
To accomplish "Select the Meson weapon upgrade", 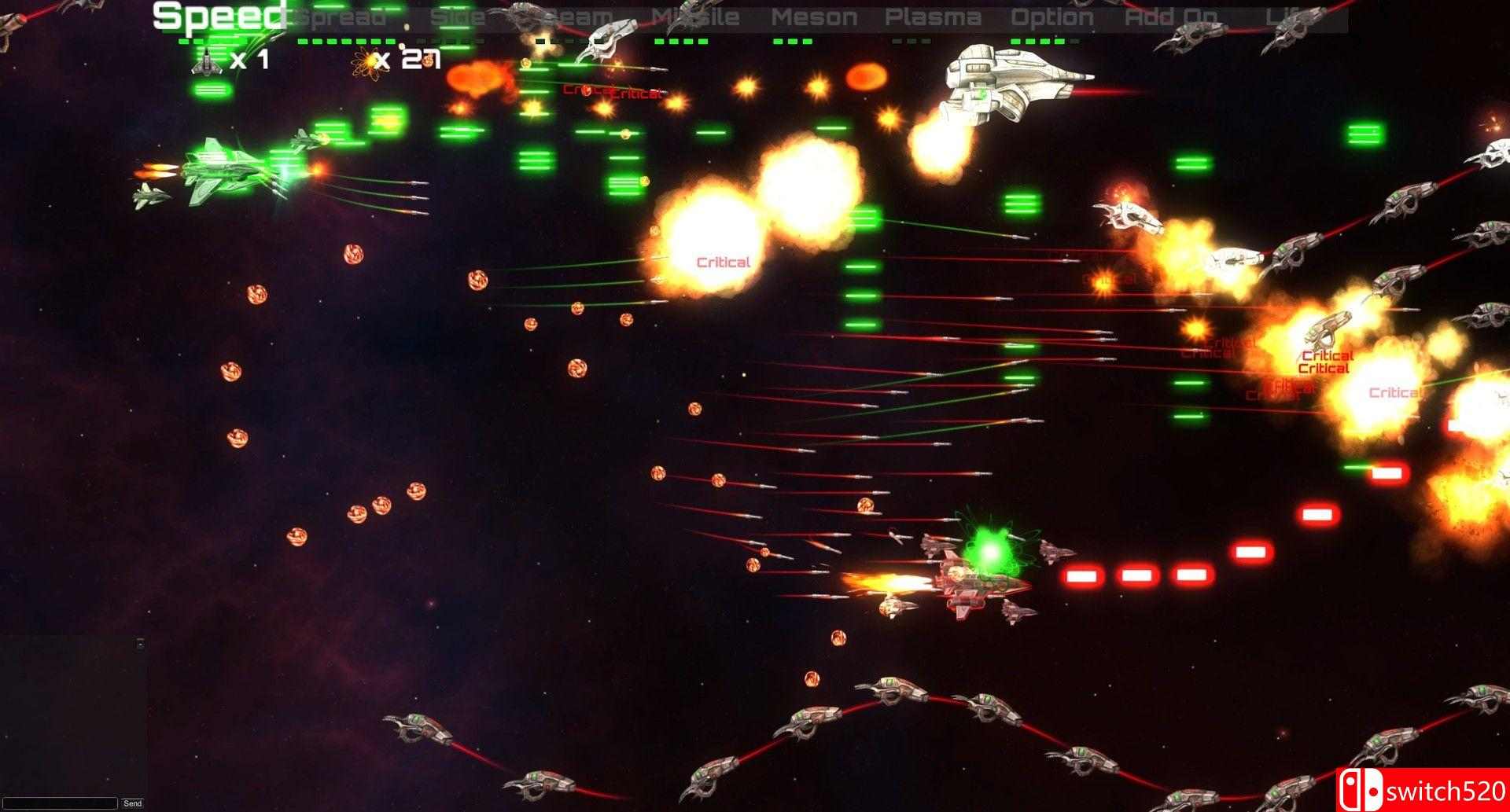I will click(815, 17).
